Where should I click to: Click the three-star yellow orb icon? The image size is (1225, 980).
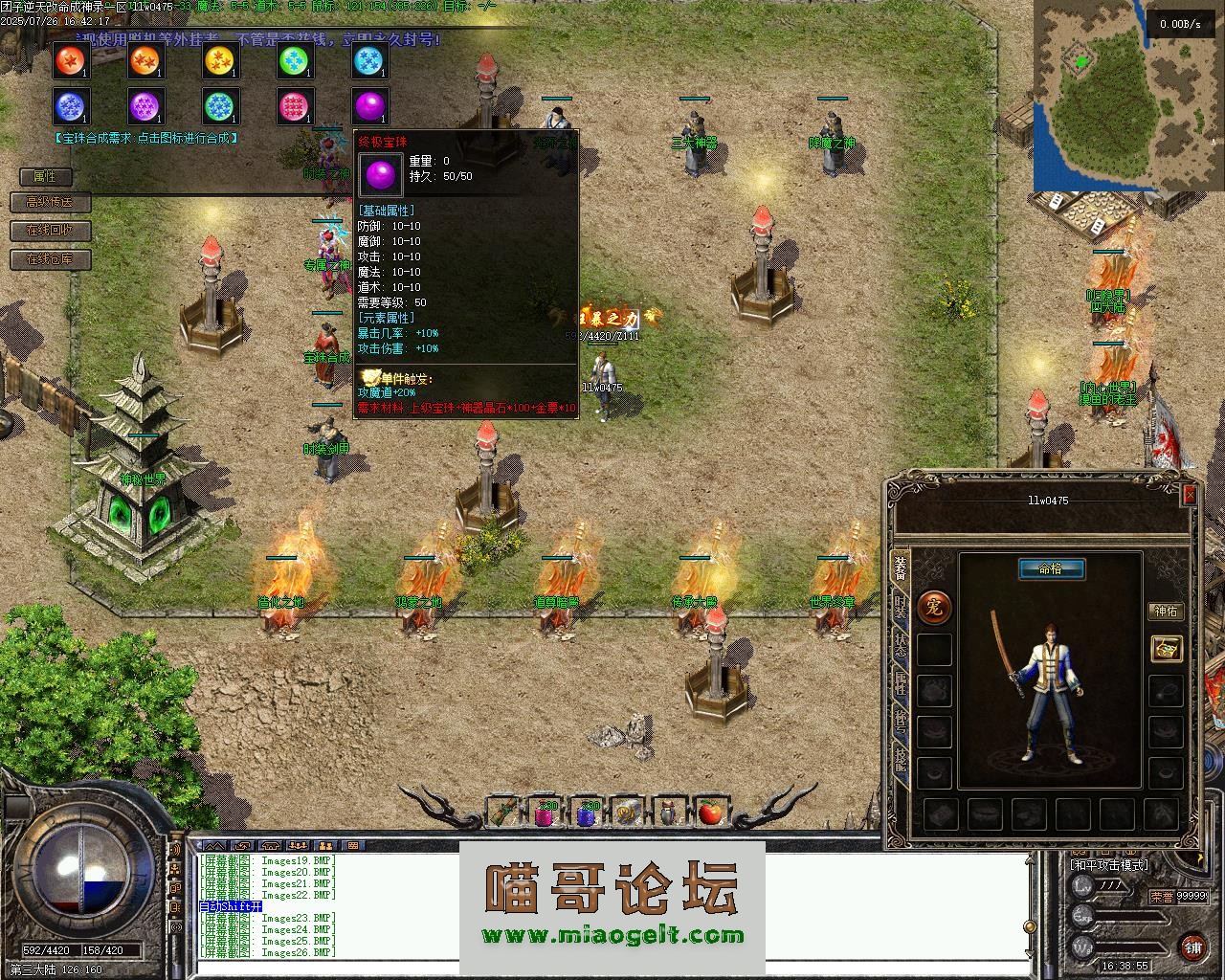(220, 61)
